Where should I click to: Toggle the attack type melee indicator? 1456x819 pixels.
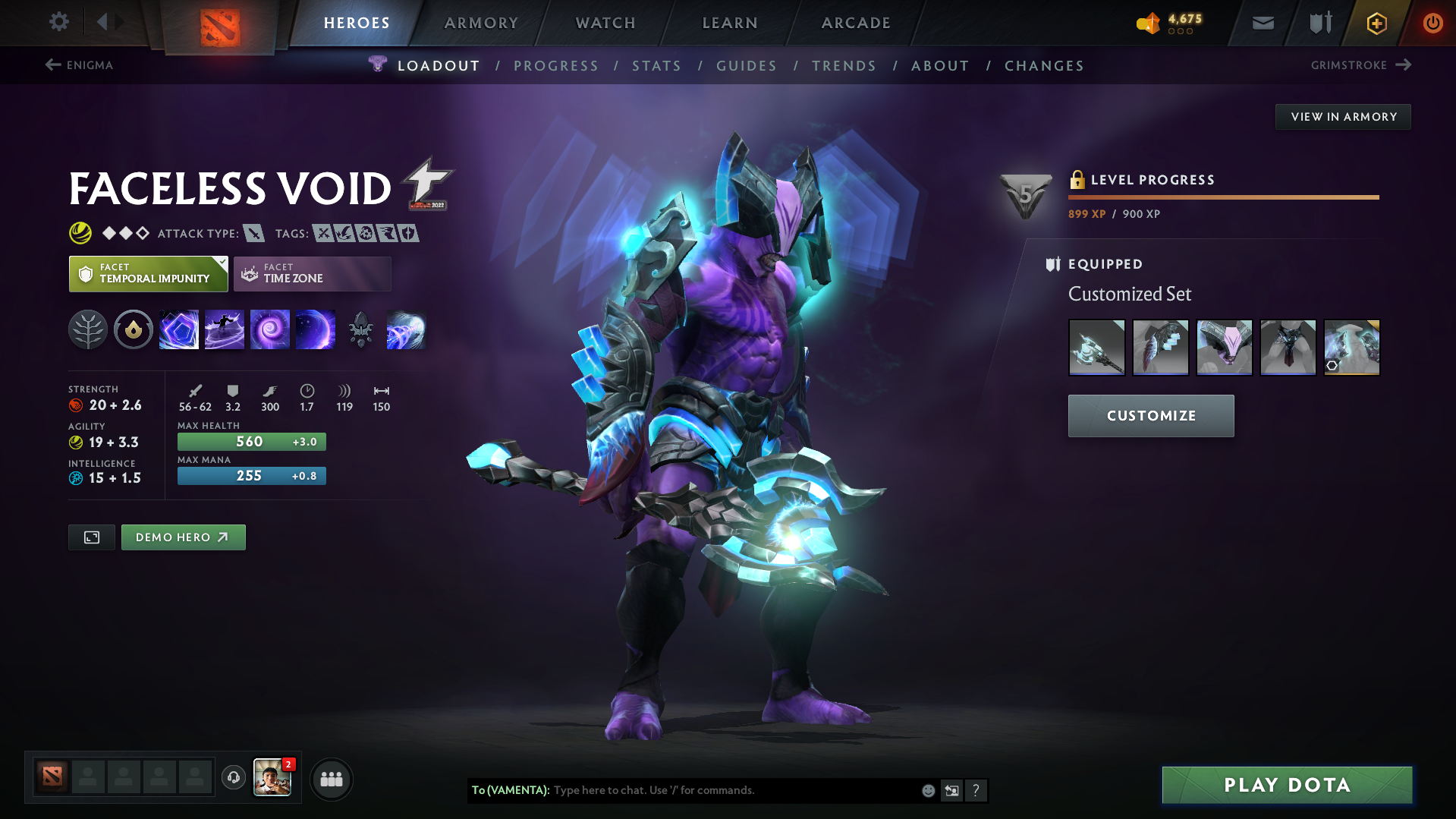[253, 233]
